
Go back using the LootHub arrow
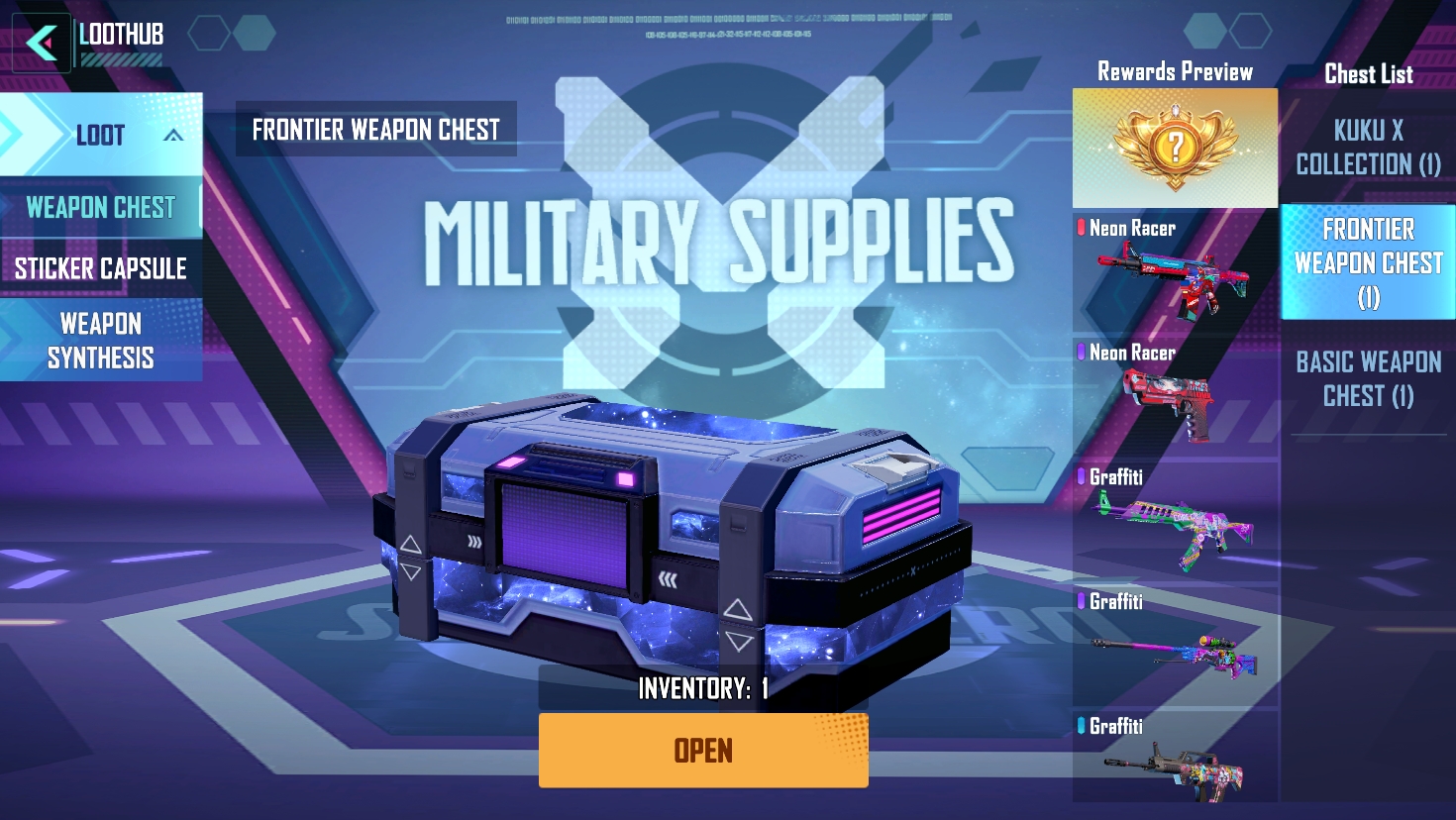[x=41, y=43]
